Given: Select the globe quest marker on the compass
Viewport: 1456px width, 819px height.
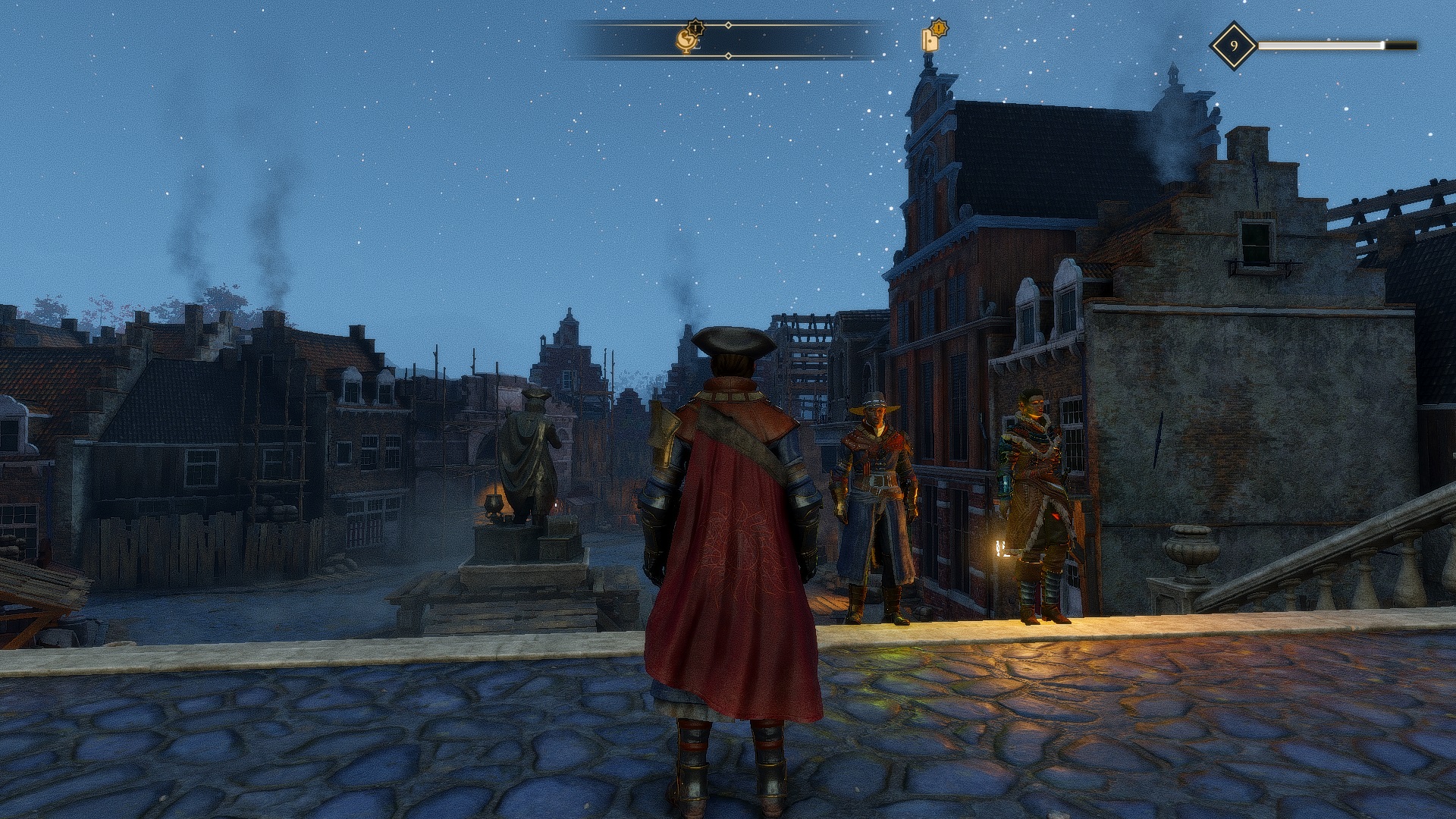Looking at the screenshot, I should click(688, 40).
